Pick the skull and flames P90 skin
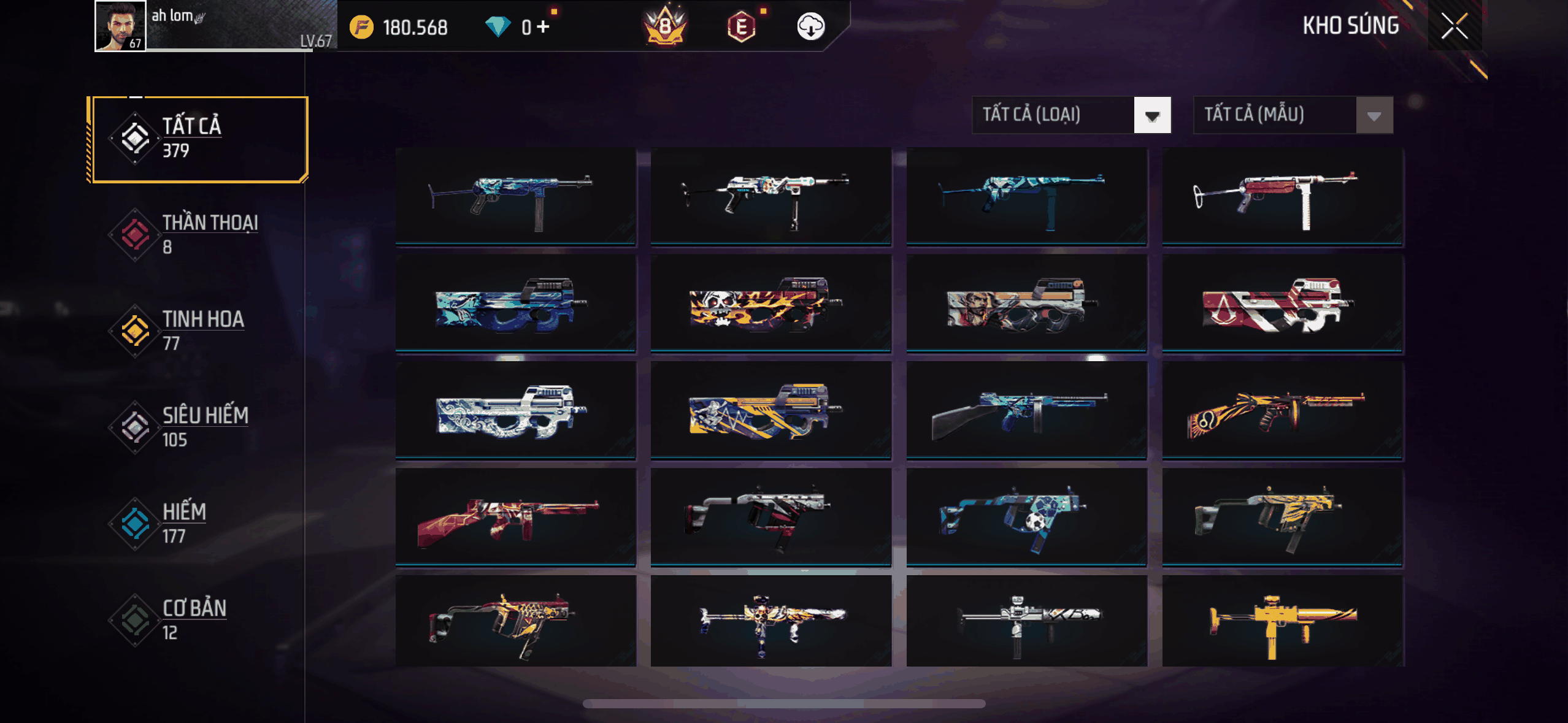 pos(771,304)
